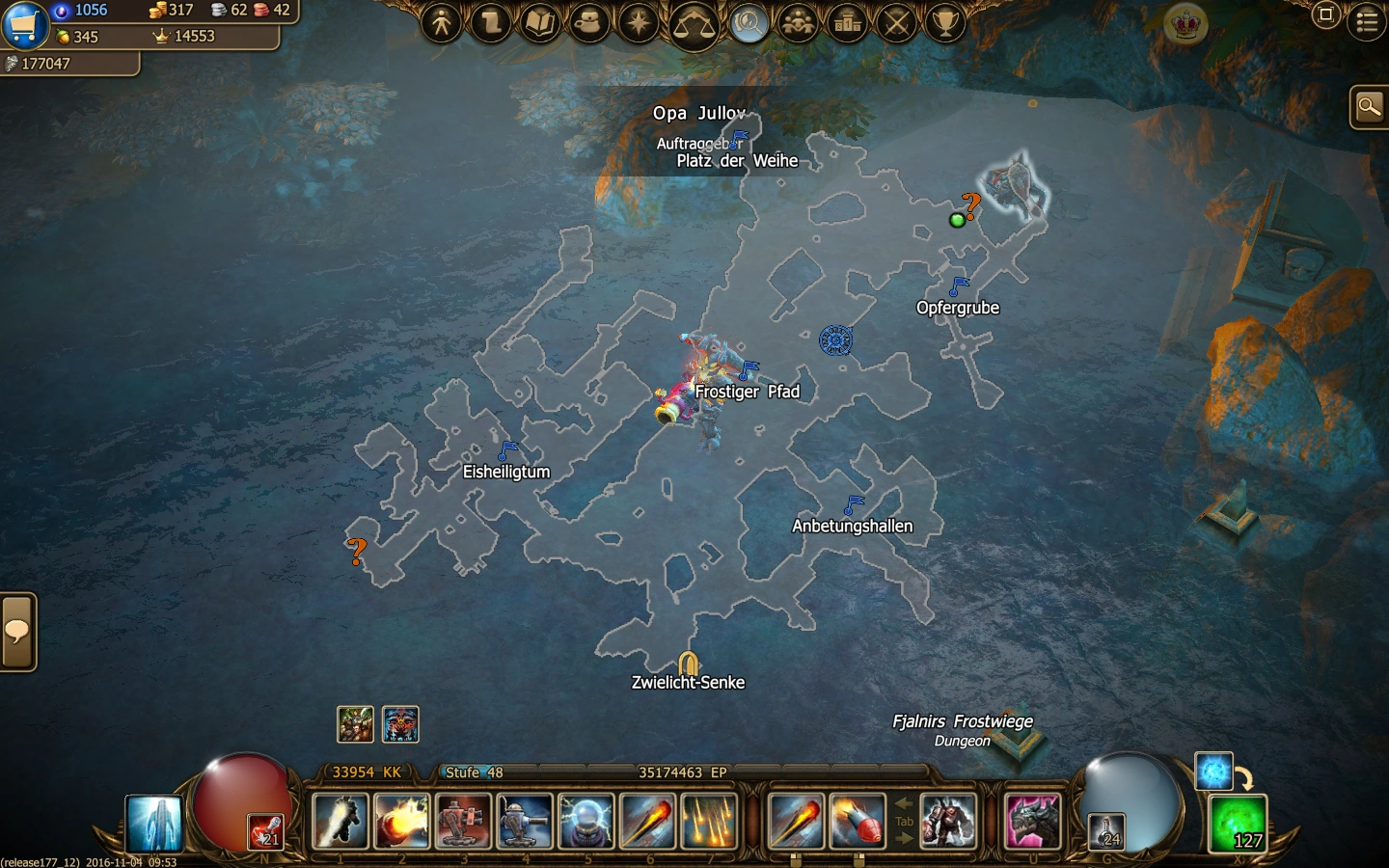Toggle fullscreen with the square icon
The width and height of the screenshot is (1389, 868).
pyautogui.click(x=1325, y=14)
